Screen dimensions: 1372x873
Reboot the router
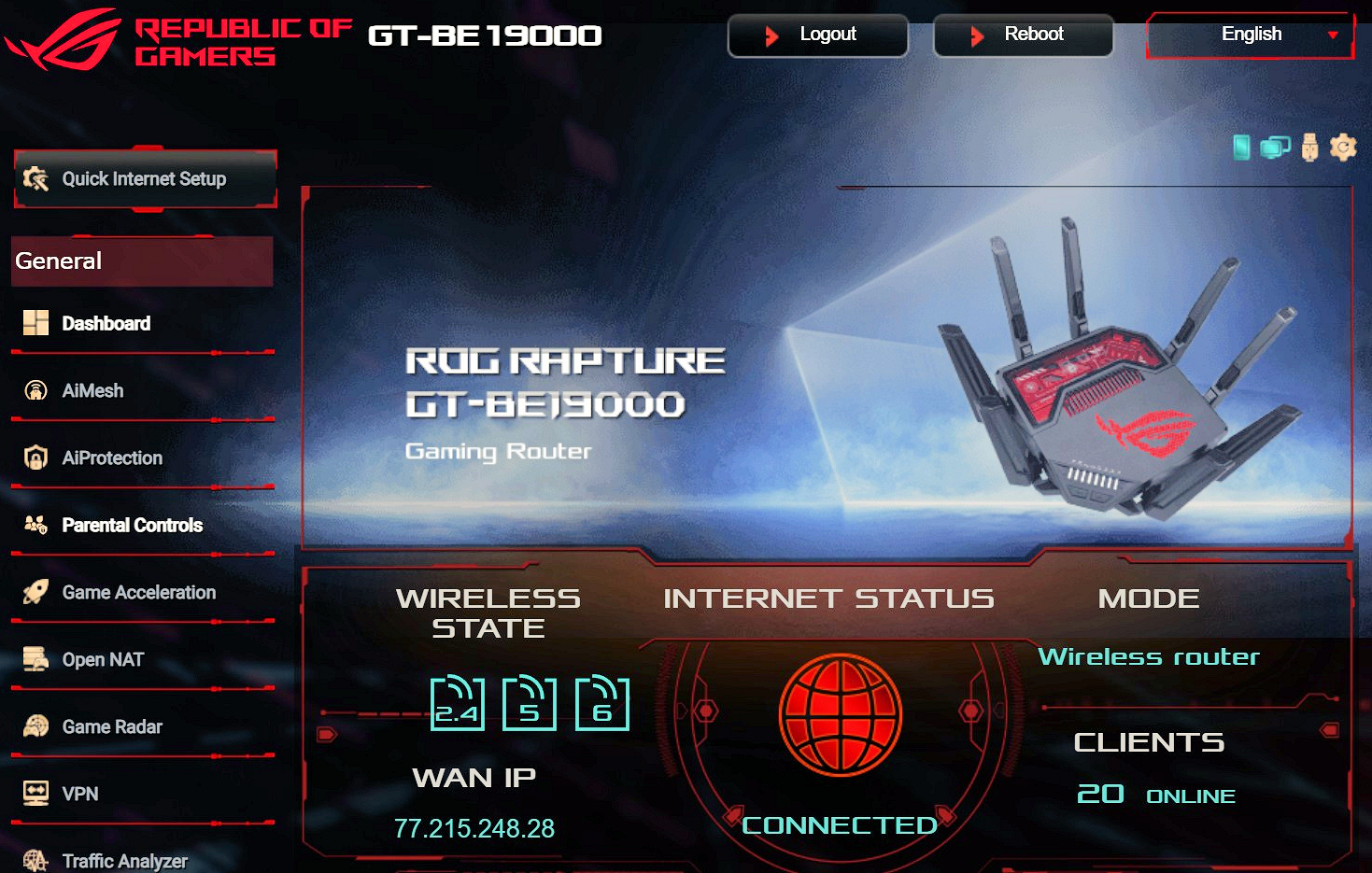[1023, 35]
